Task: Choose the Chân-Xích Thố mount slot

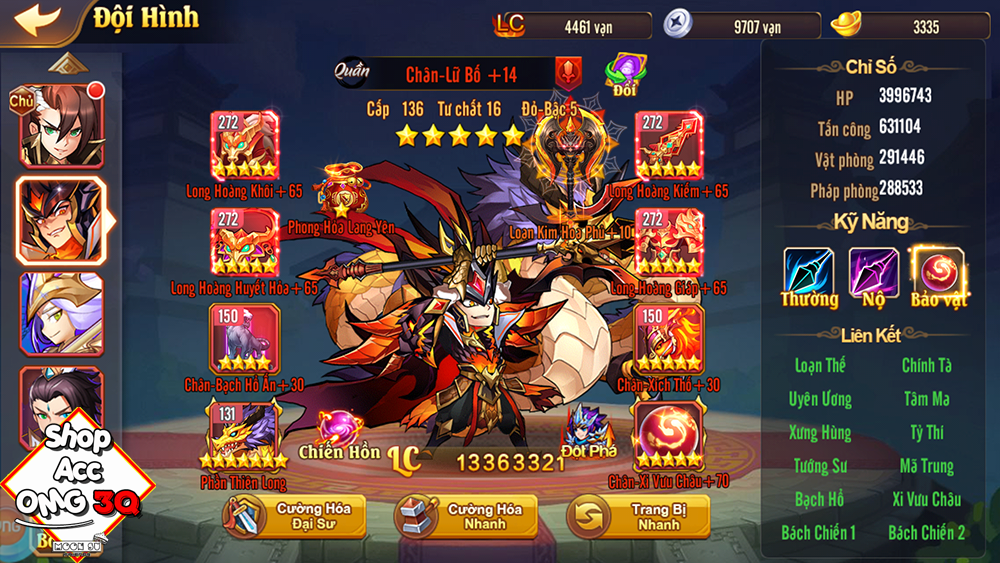Action: pyautogui.click(x=669, y=339)
